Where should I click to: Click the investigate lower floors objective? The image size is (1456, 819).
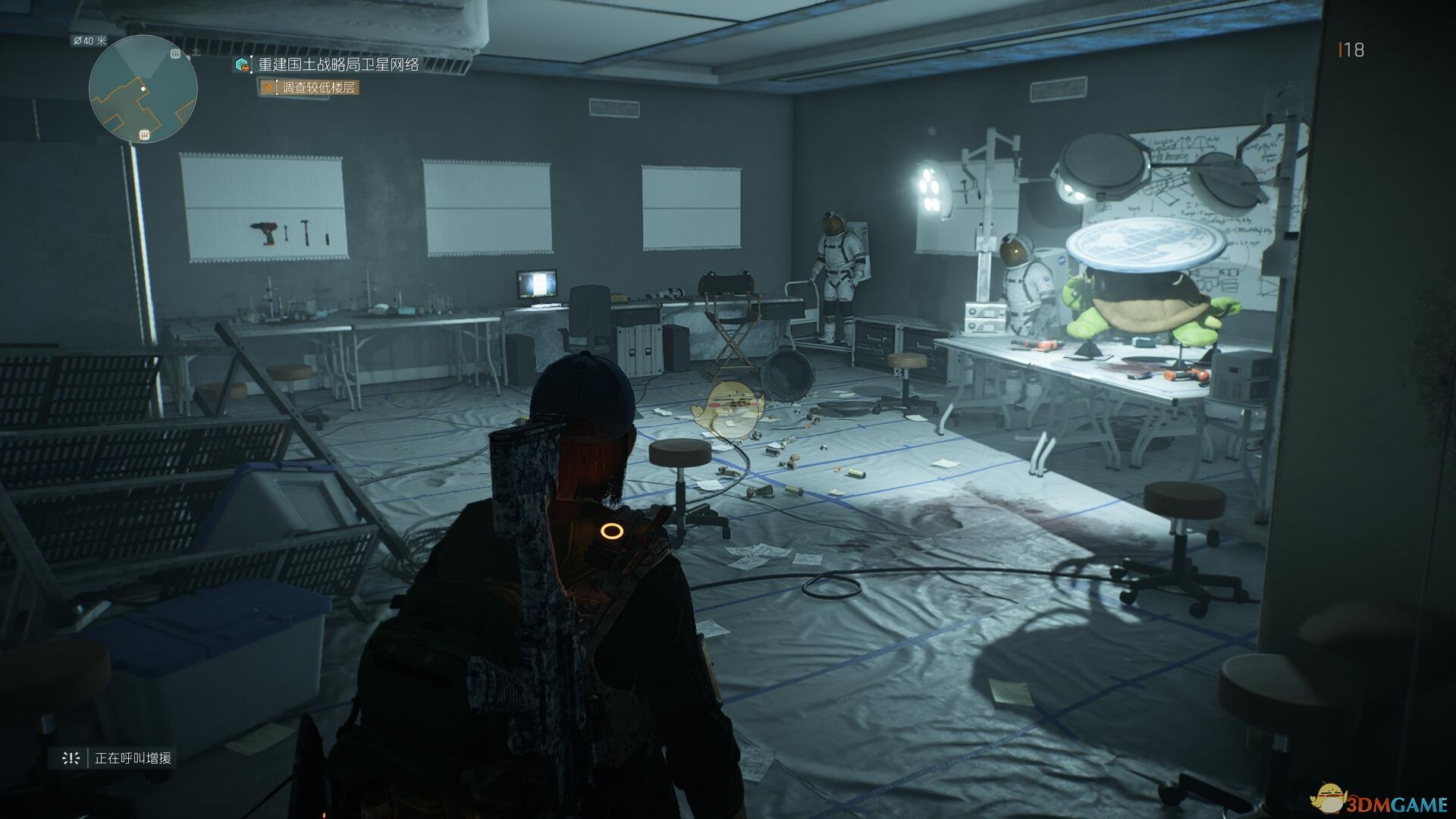click(318, 88)
